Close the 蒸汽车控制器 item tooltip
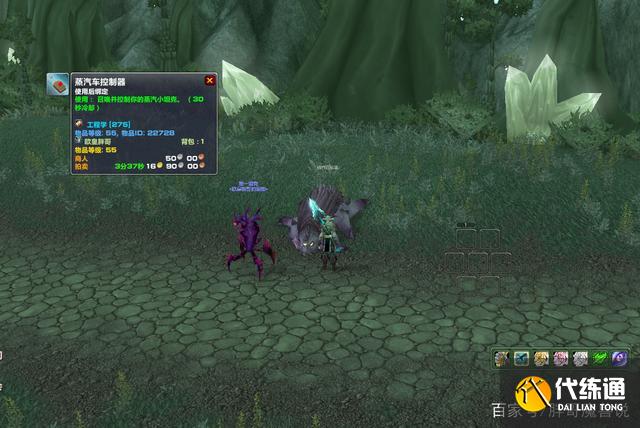The height and width of the screenshot is (428, 640). (x=210, y=80)
